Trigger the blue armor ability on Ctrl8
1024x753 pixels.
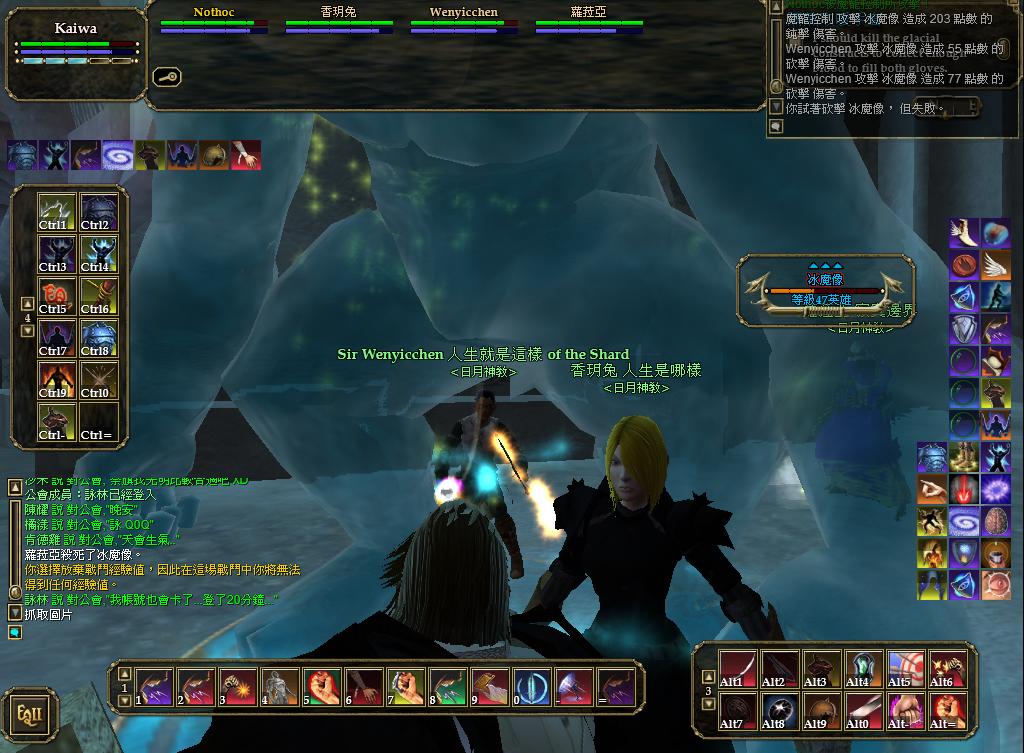click(99, 338)
